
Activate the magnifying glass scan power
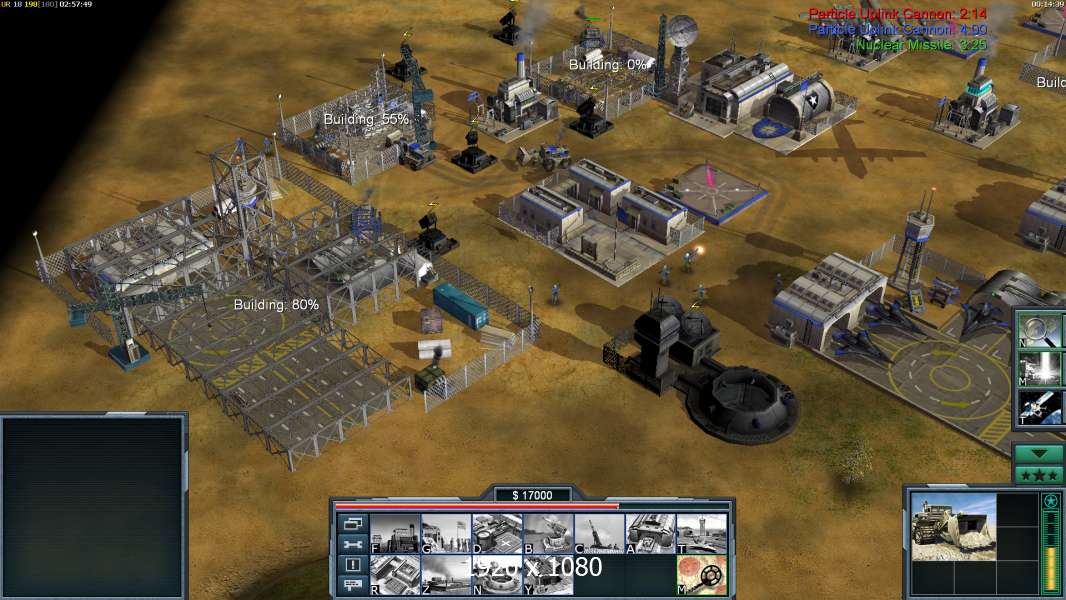[x=1040, y=330]
